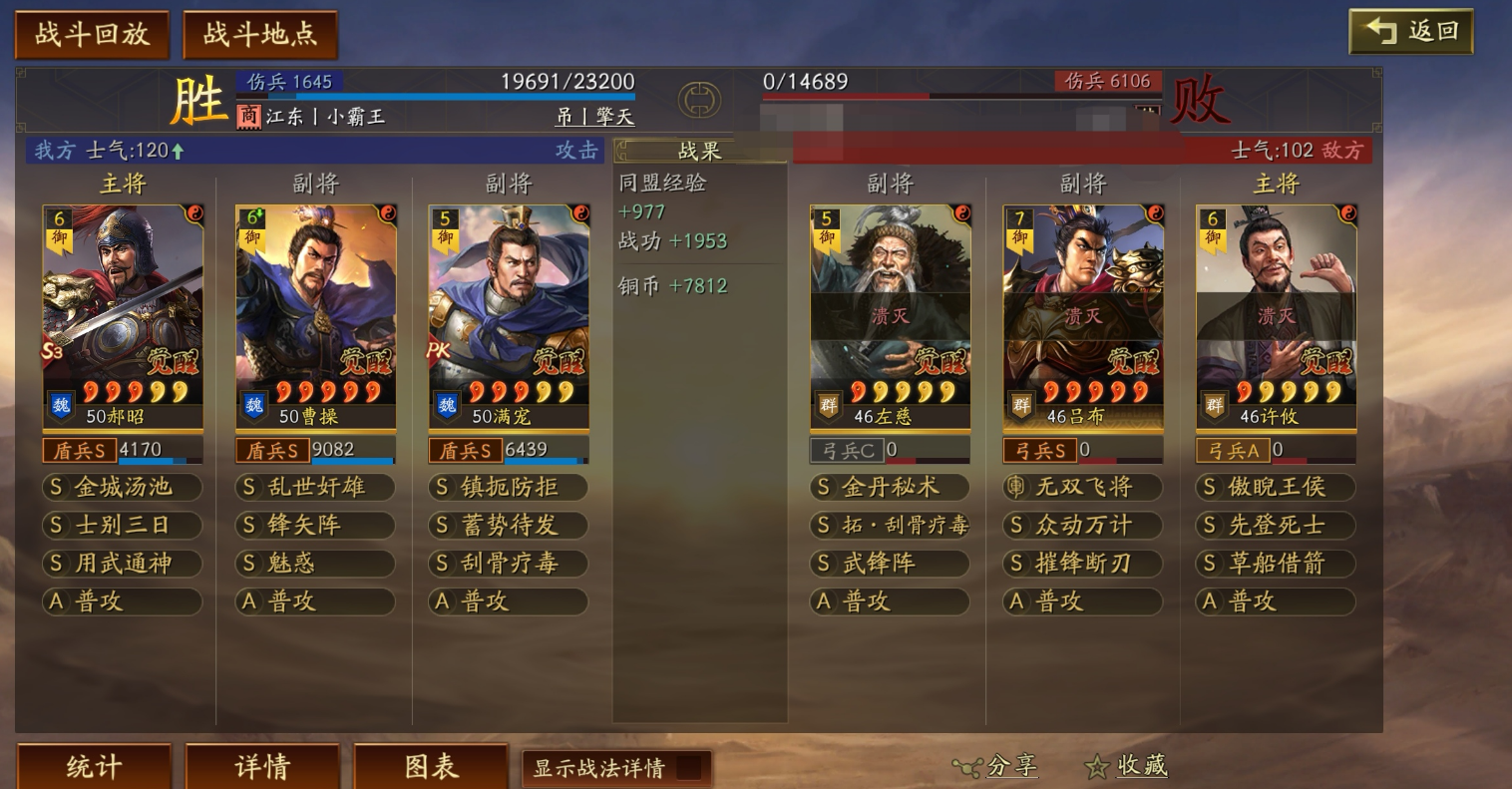Click the 群 faction icon on 吕布's card
This screenshot has width=1512, height=789.
1020,406
